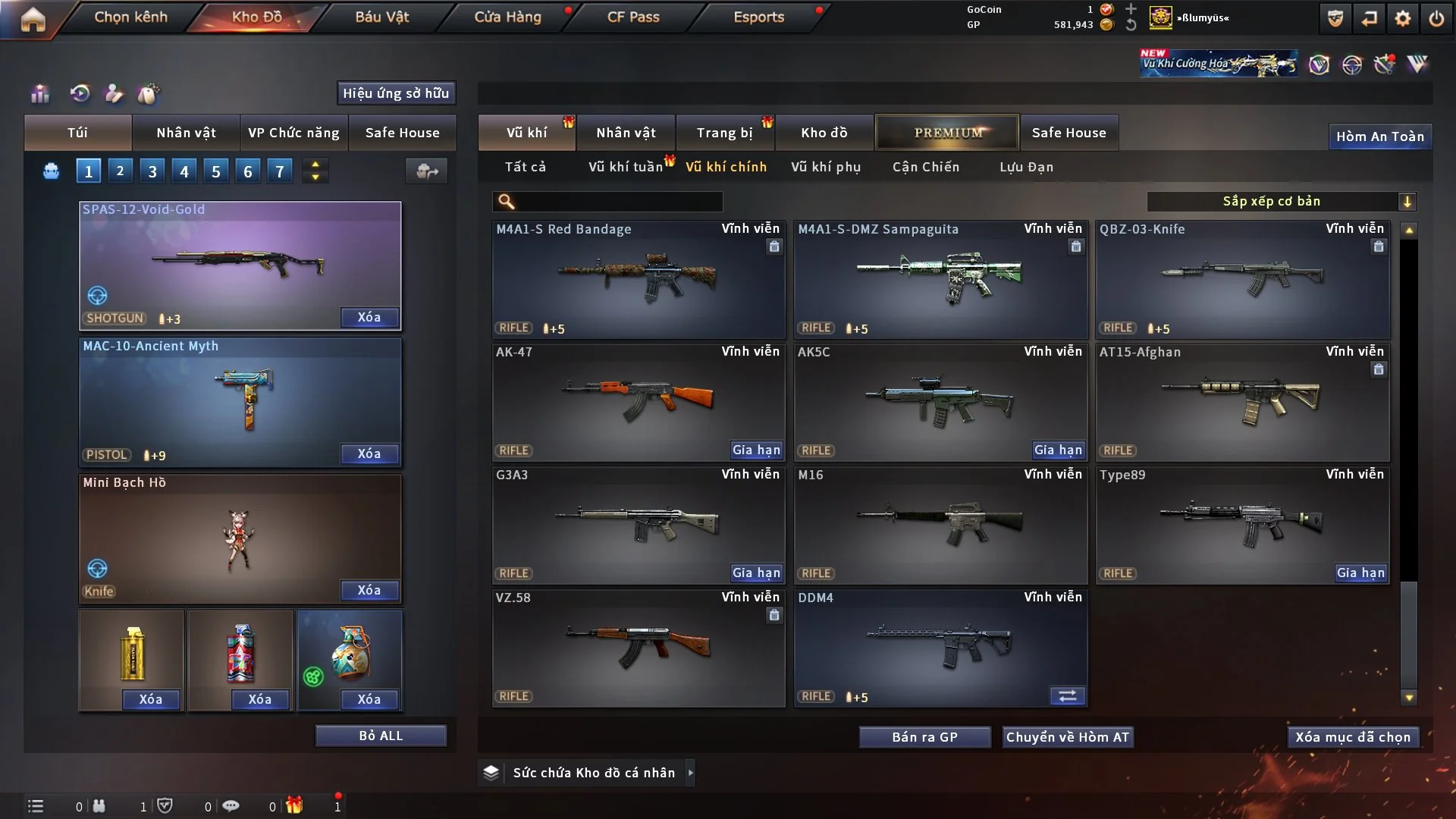This screenshot has width=1456, height=819.
Task: Open the PREMIUM inventory tab
Action: (947, 133)
